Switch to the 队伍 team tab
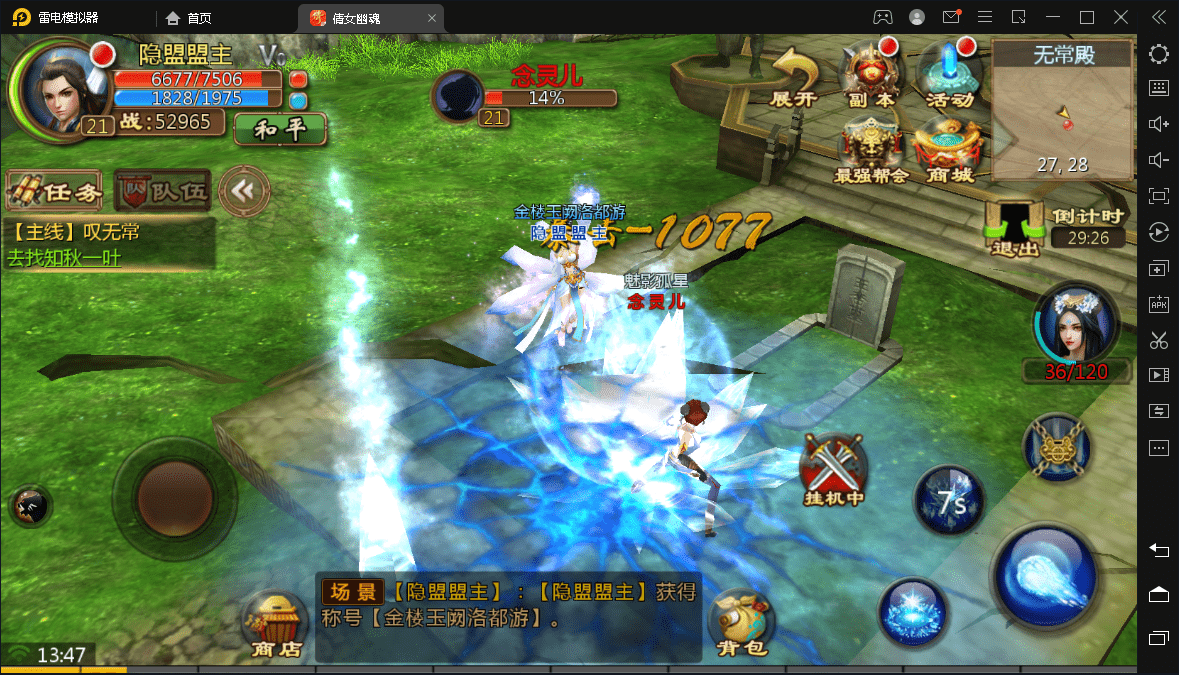 pyautogui.click(x=162, y=191)
